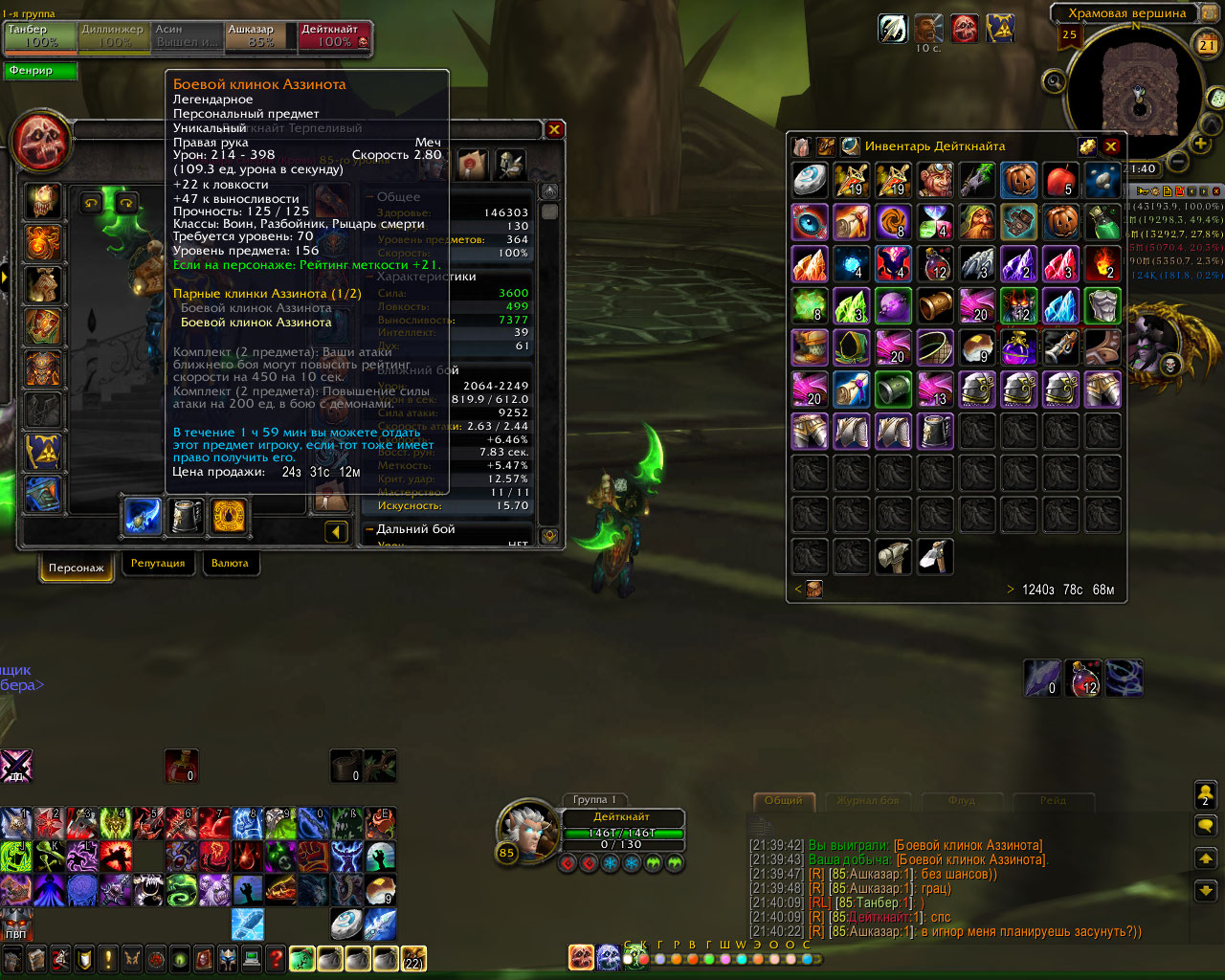Select the red apple in the bag
The image size is (1225, 980).
[x=1060, y=180]
